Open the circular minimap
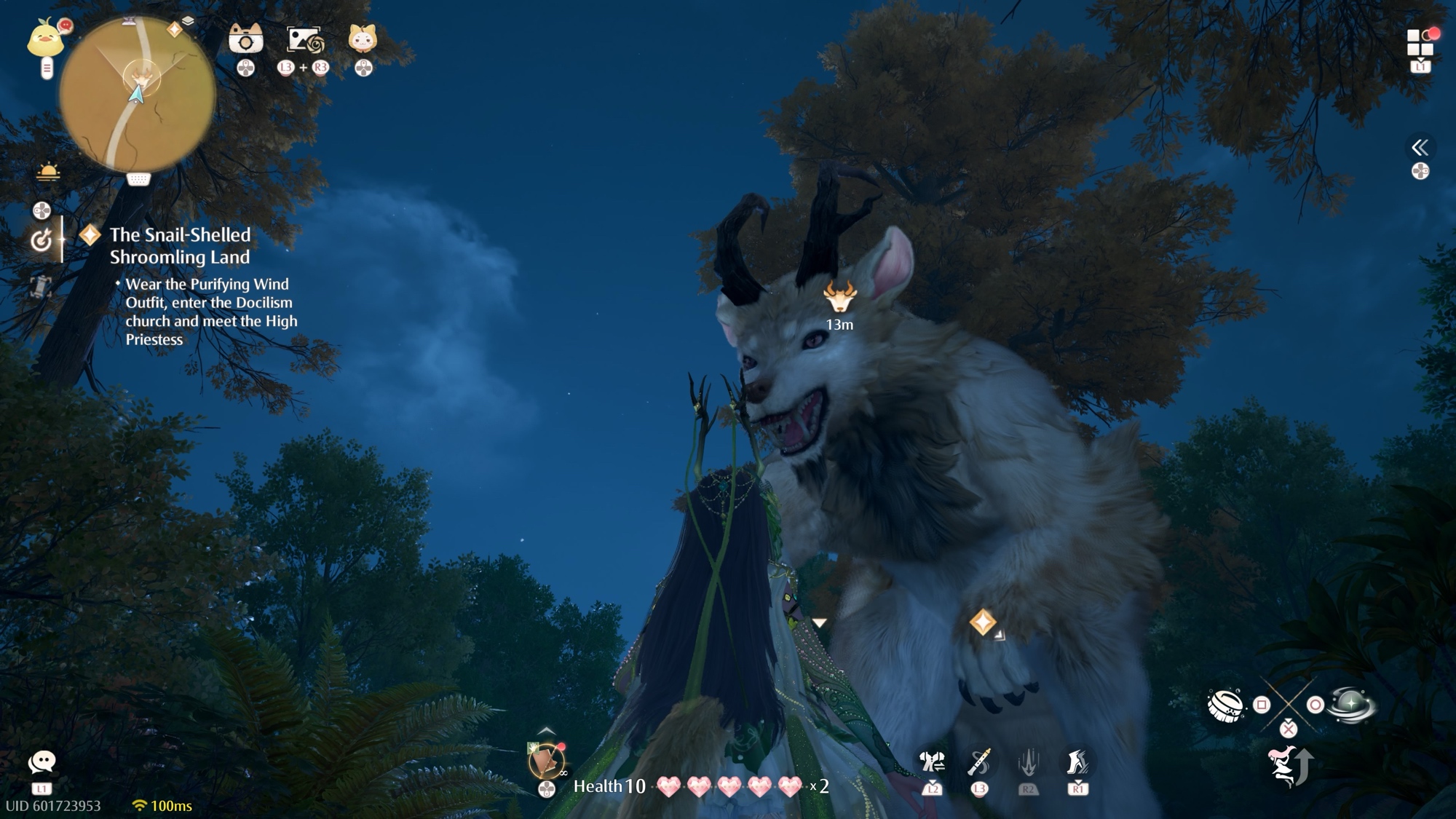Viewport: 1456px width, 819px height. tap(137, 95)
